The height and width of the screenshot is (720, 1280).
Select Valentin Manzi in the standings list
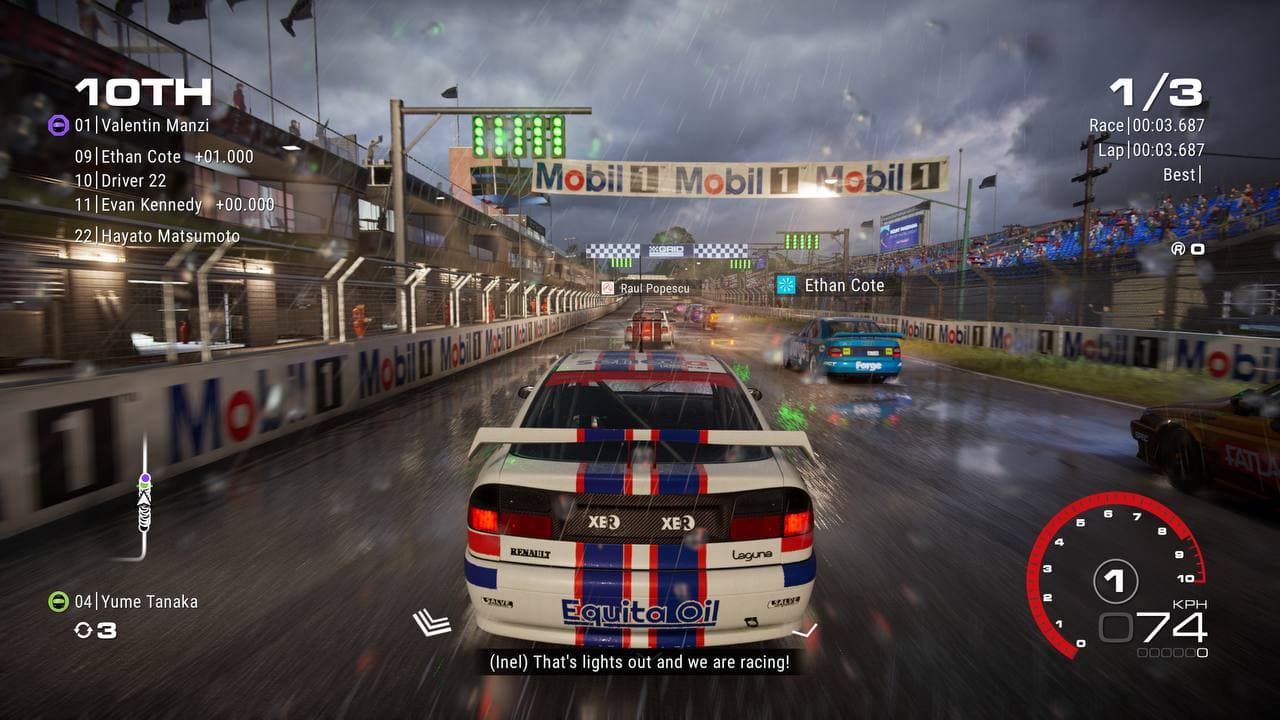click(142, 126)
